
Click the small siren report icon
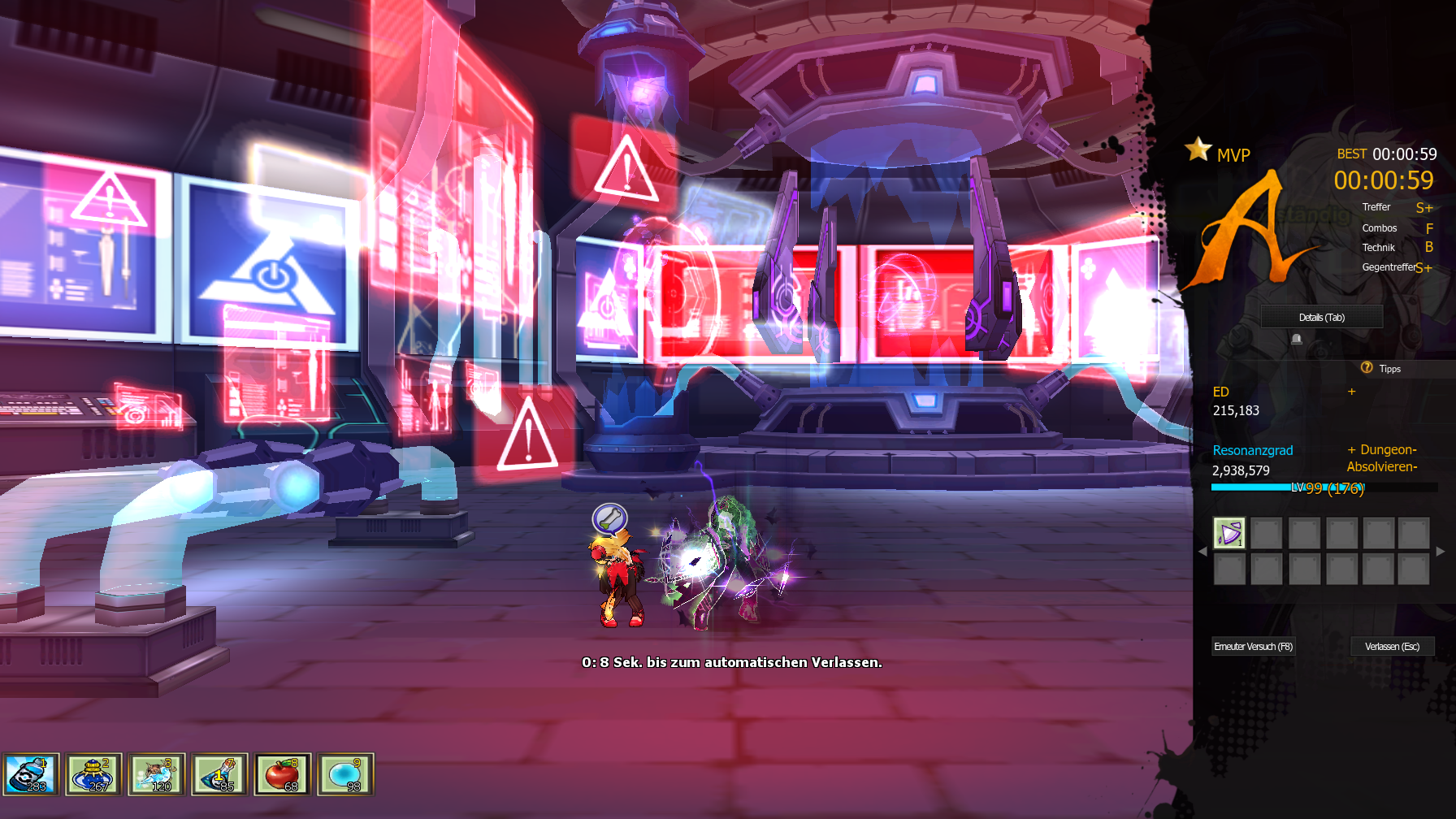pyautogui.click(x=1297, y=339)
